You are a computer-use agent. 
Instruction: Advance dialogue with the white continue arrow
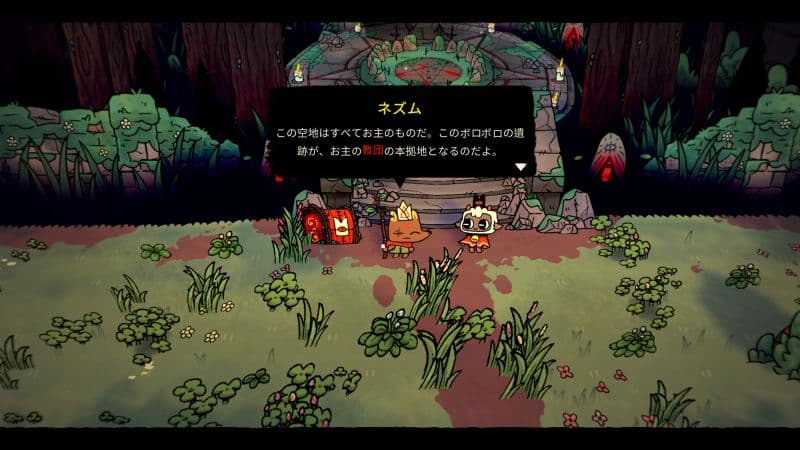tap(520, 166)
